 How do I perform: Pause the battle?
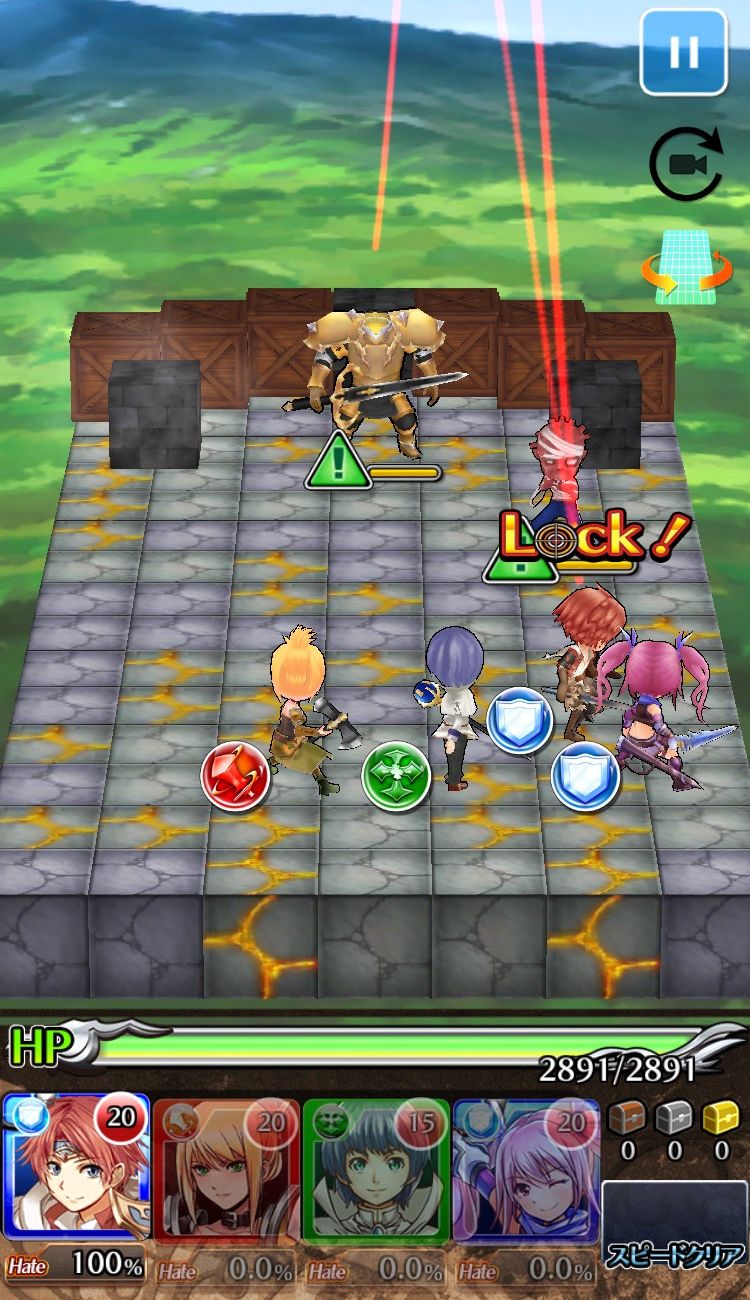click(684, 51)
